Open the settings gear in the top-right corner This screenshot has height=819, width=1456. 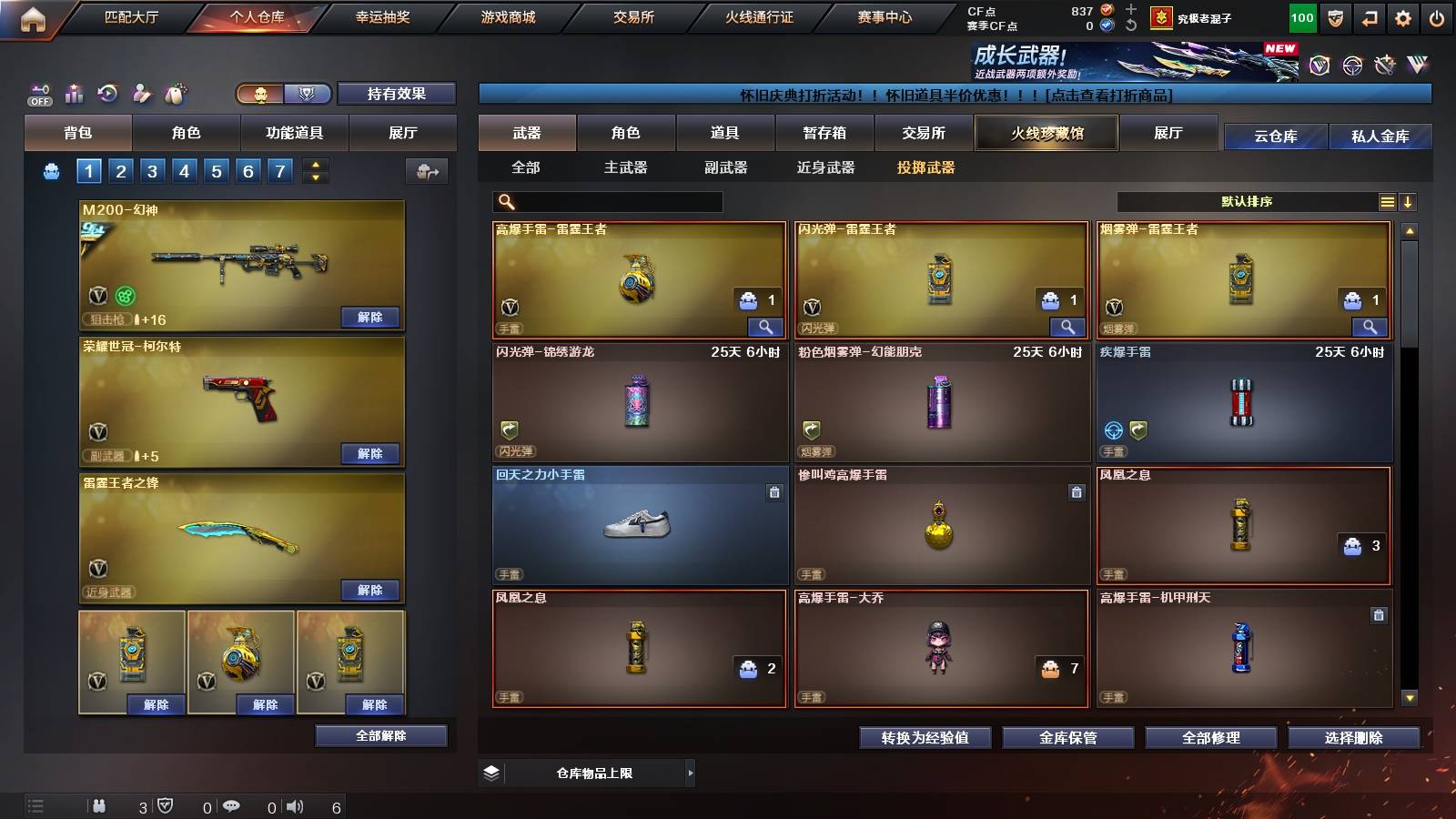(x=1404, y=16)
